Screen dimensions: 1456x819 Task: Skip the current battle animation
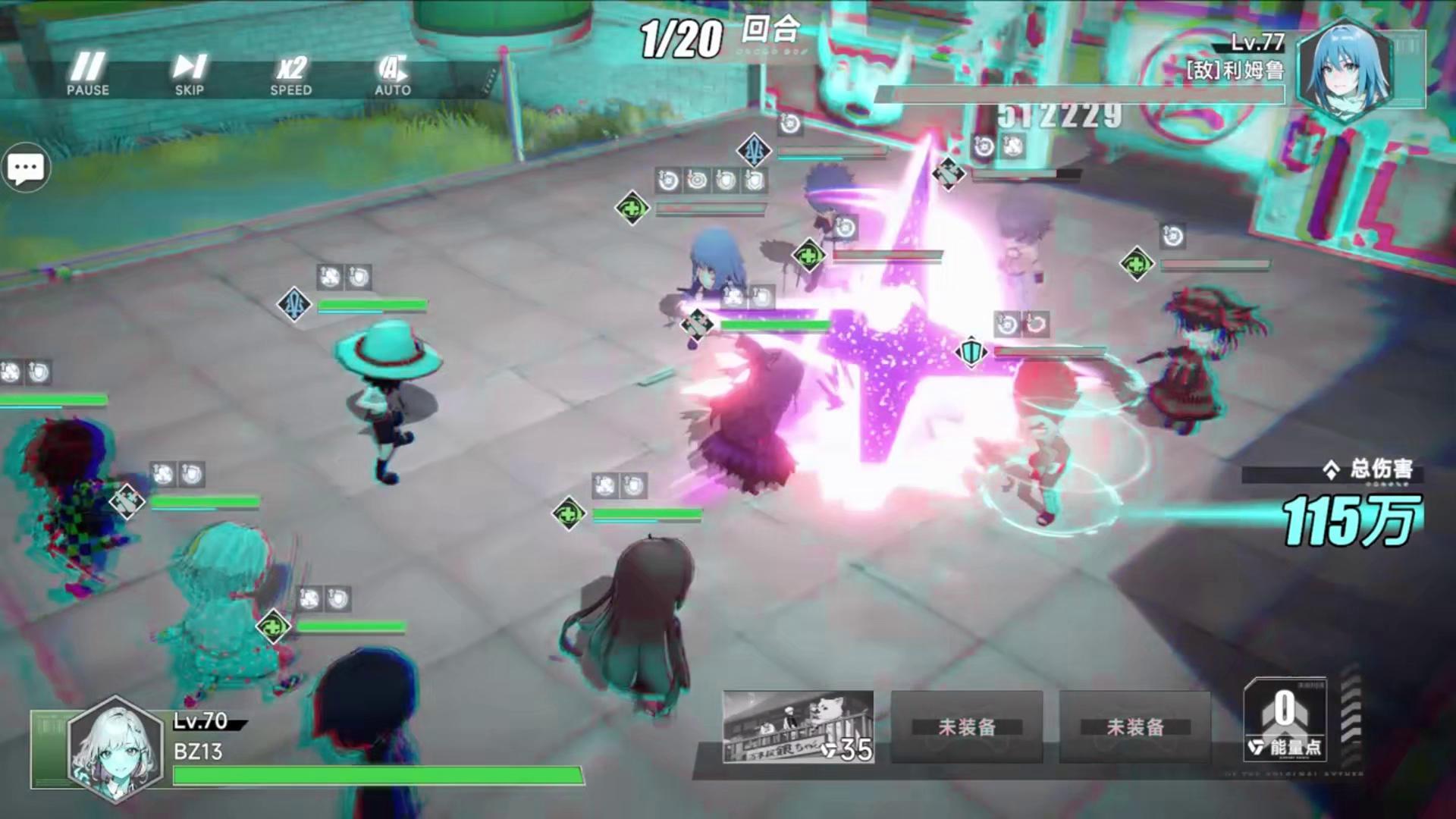point(189,74)
